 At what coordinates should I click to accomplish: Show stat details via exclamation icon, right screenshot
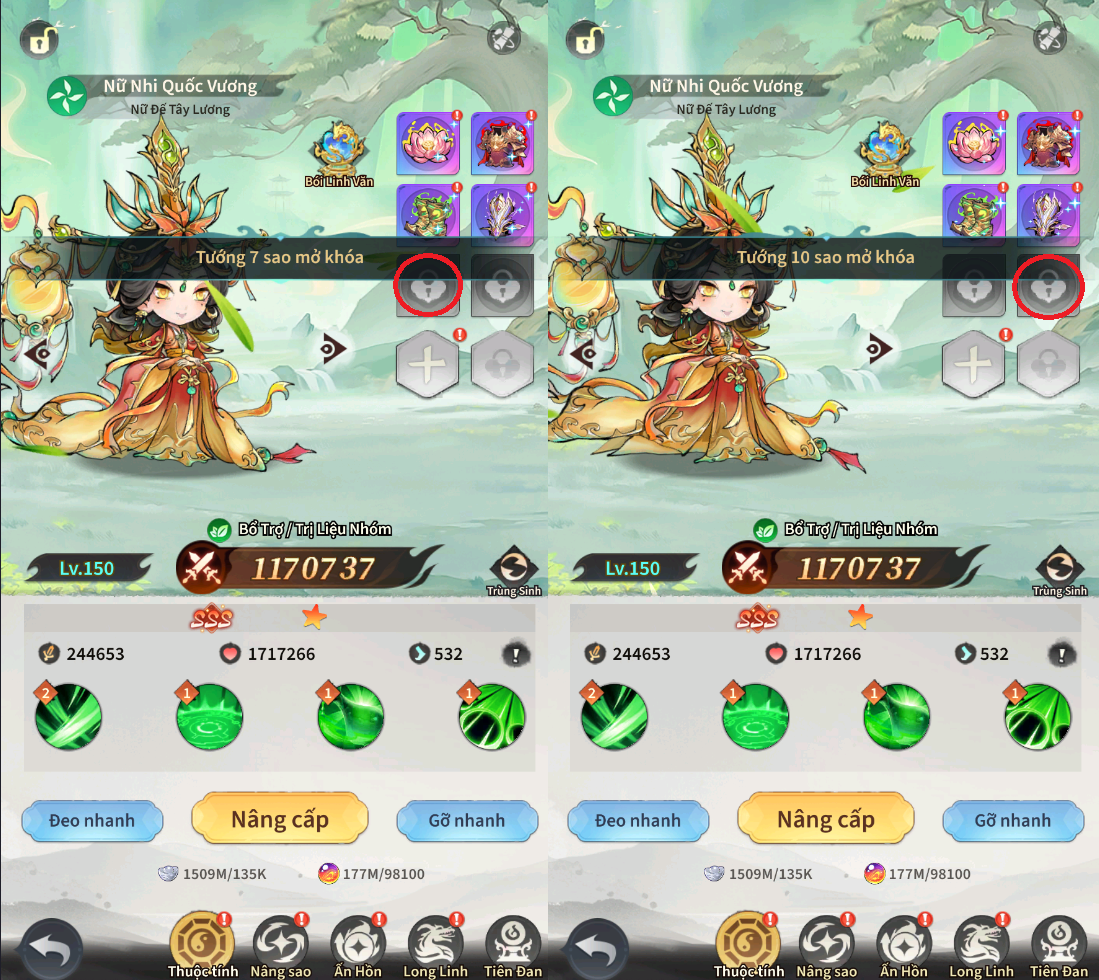click(1060, 655)
